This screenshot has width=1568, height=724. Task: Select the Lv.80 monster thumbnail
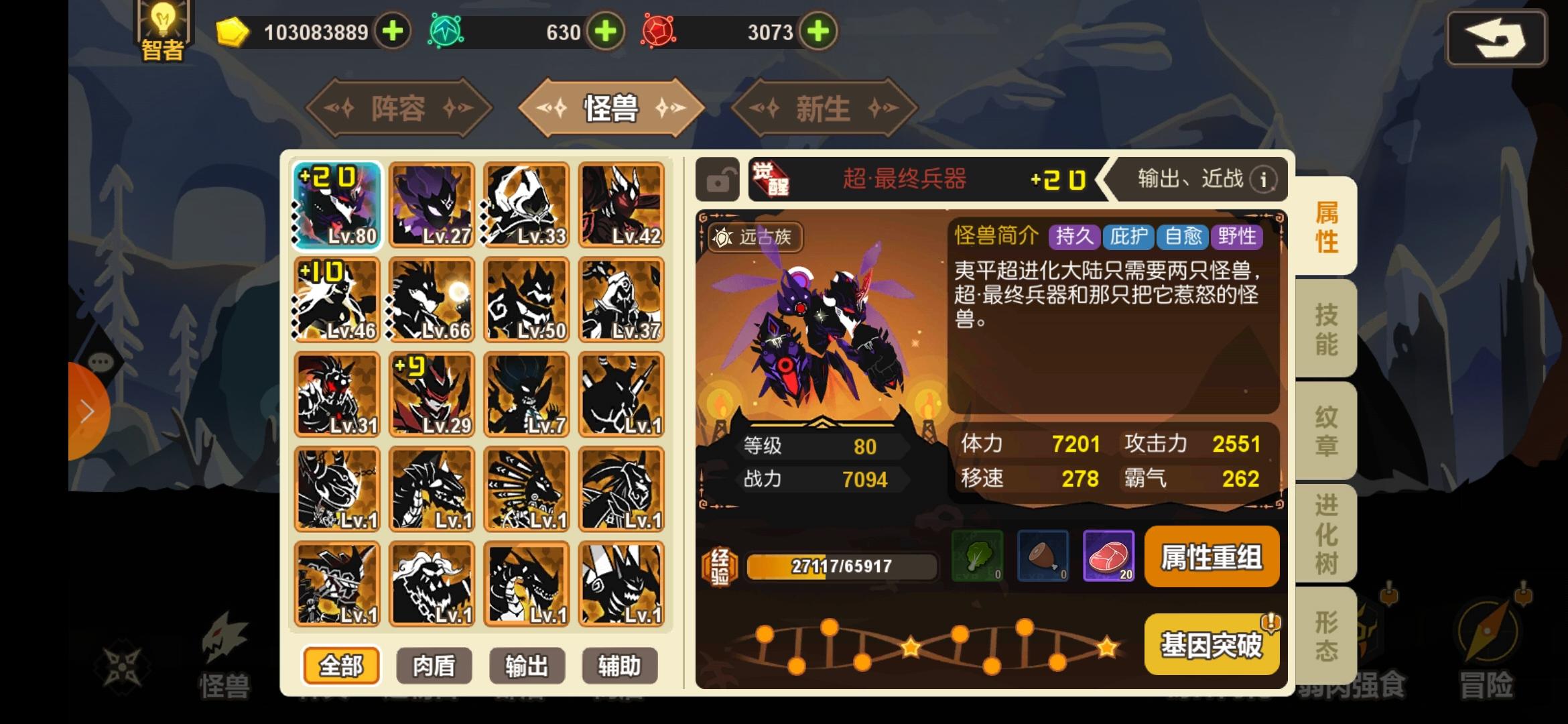[337, 204]
